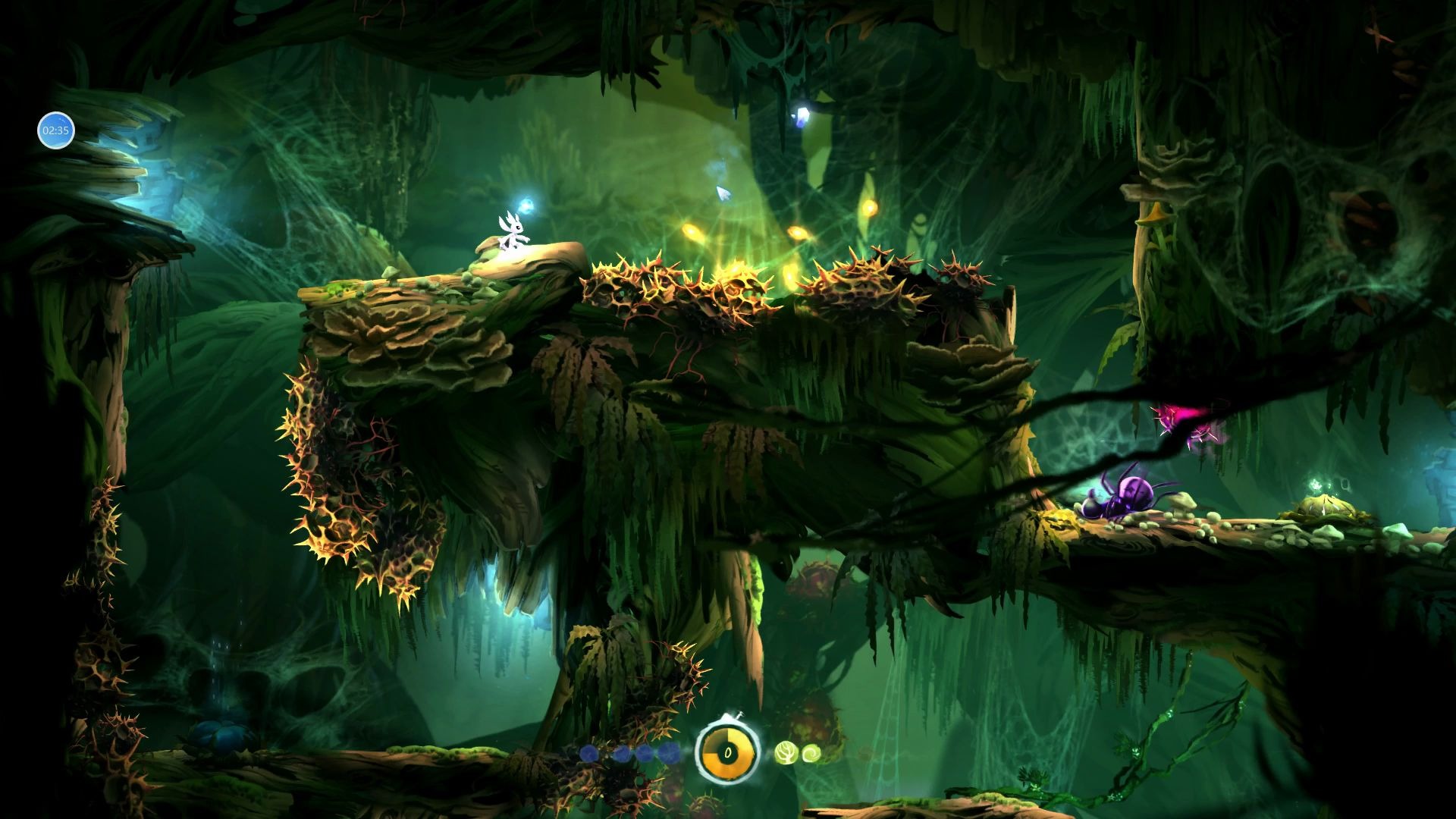Click the blue recording timer overlay bubble
1456x819 pixels.
[55, 130]
